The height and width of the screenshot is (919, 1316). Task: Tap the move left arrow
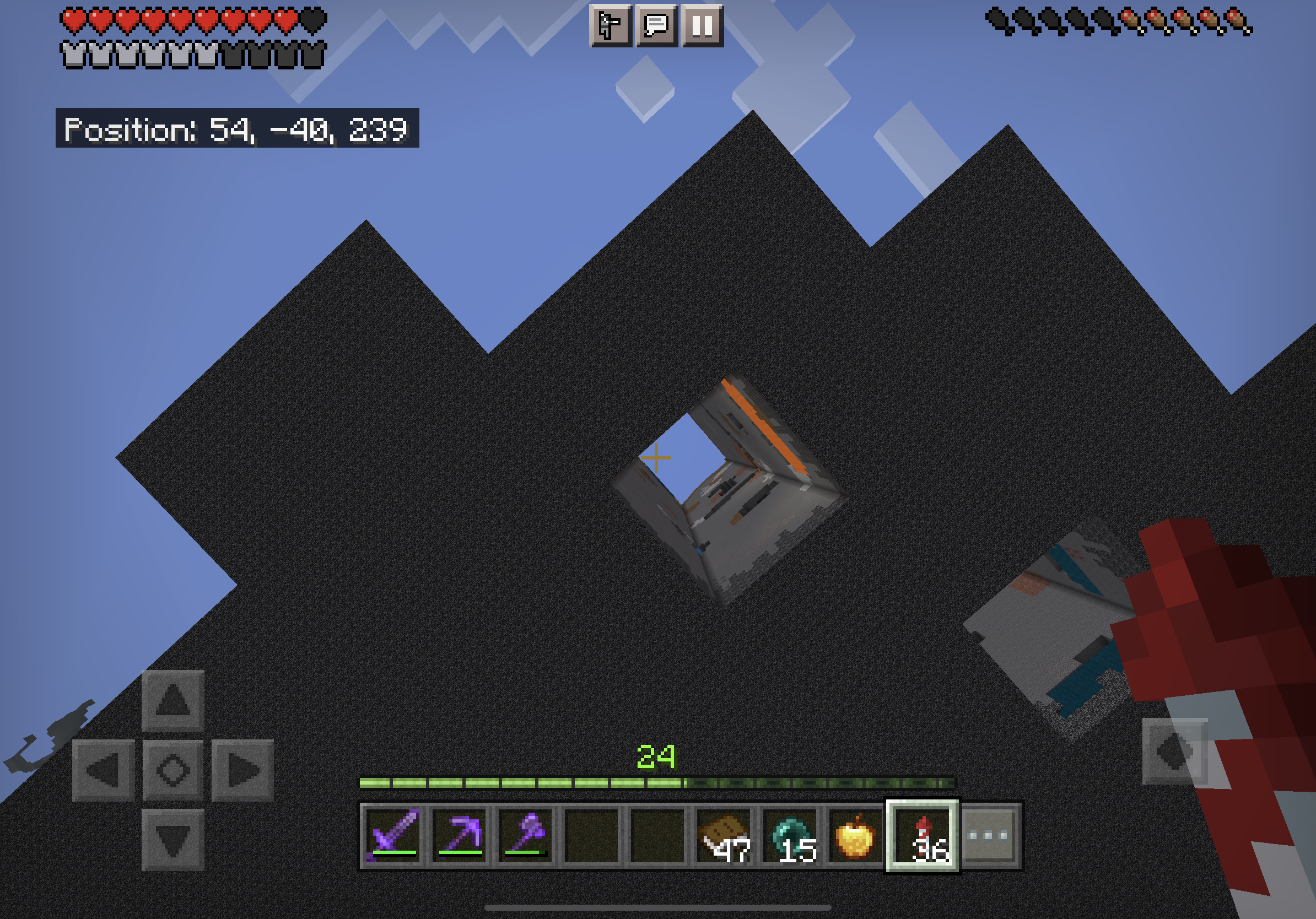tap(103, 770)
